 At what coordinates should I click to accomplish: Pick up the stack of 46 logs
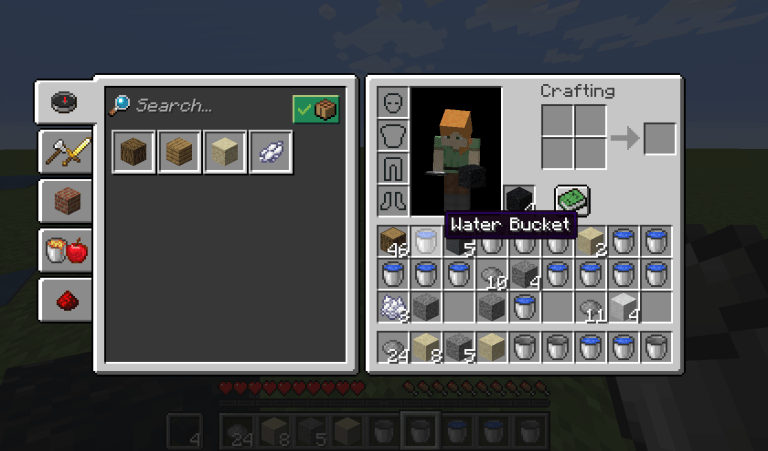click(394, 242)
